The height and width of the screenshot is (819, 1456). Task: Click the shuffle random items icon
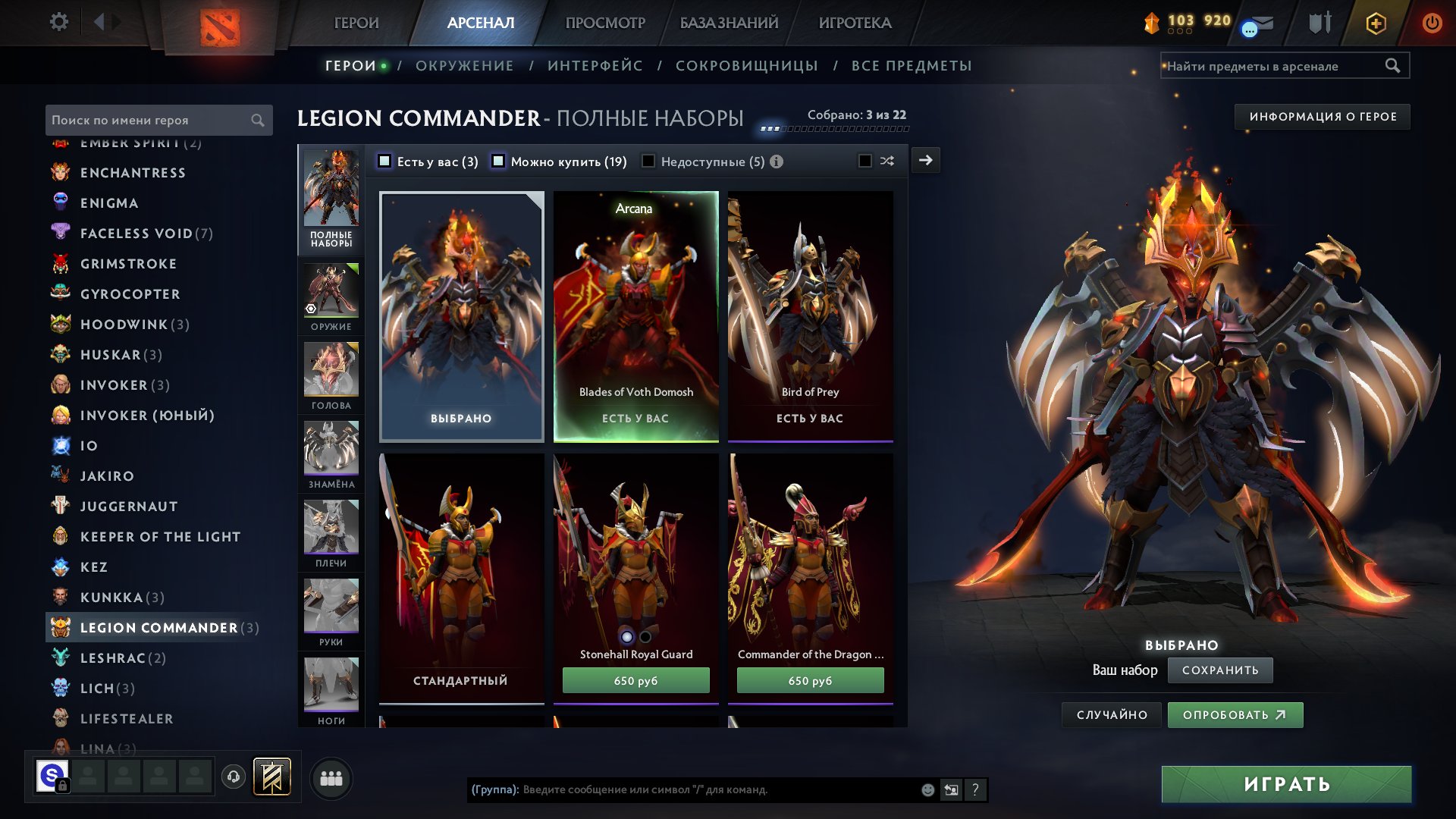(887, 161)
